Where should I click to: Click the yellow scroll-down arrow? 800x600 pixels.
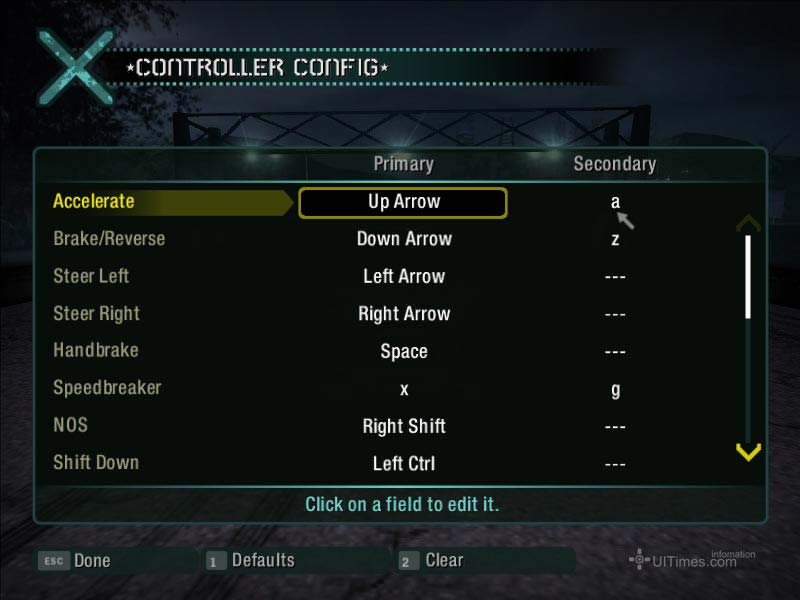pos(748,453)
